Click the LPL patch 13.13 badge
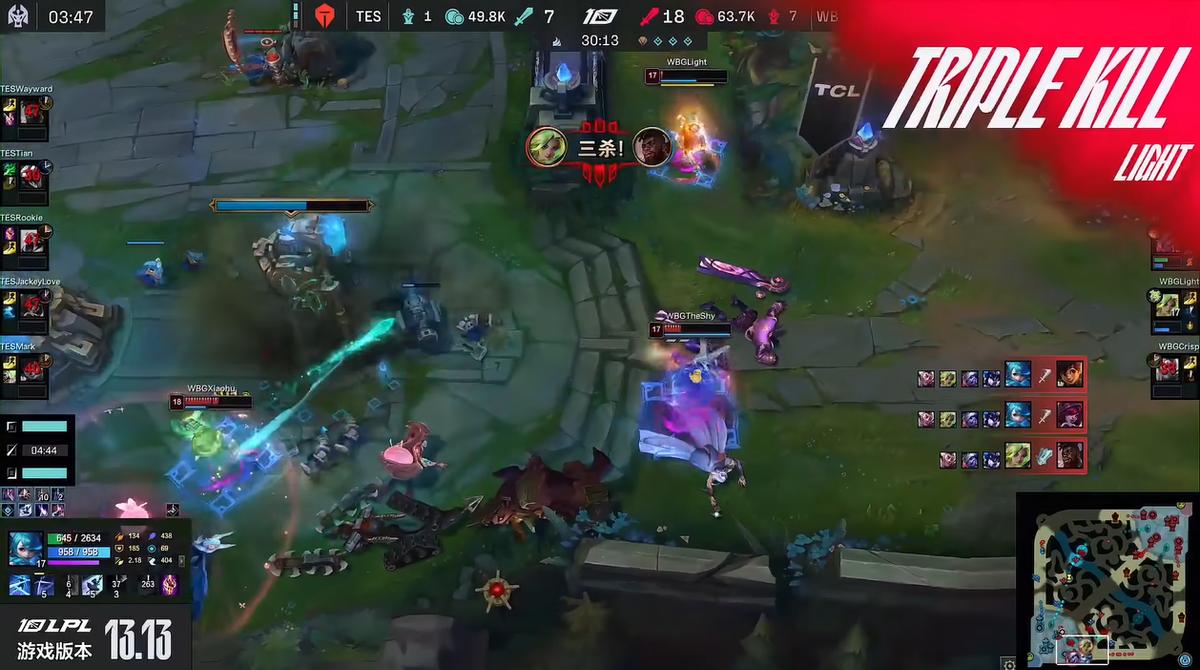The width and height of the screenshot is (1200, 670). pyautogui.click(x=95, y=638)
